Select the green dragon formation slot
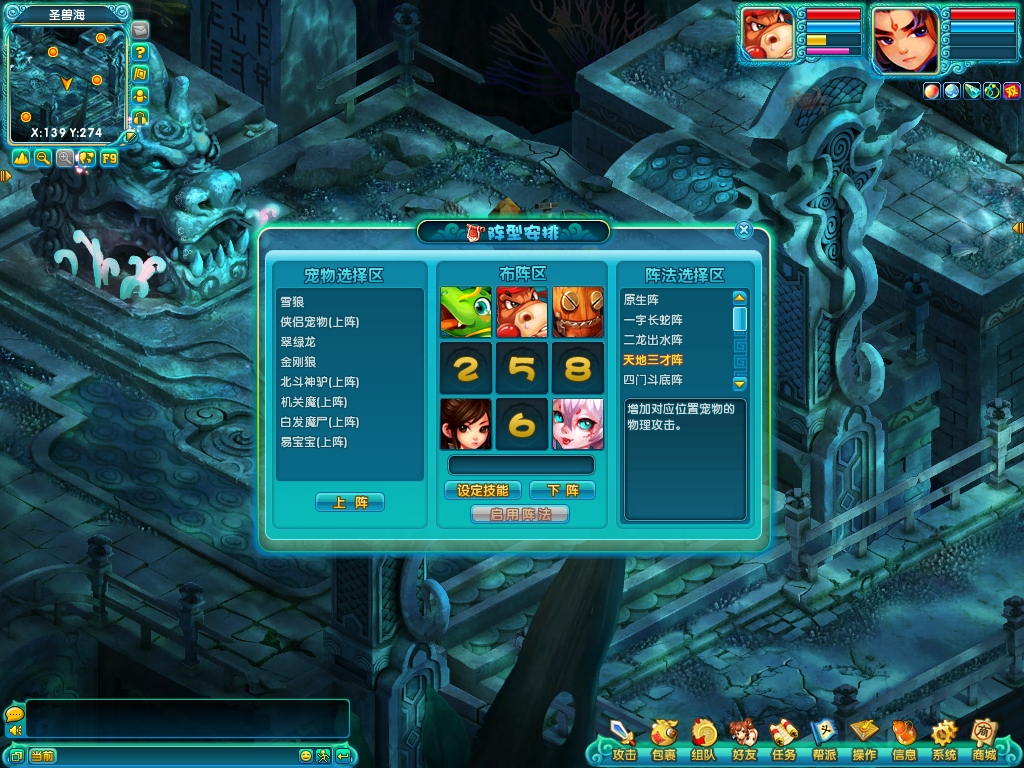This screenshot has width=1024, height=768. (x=466, y=312)
